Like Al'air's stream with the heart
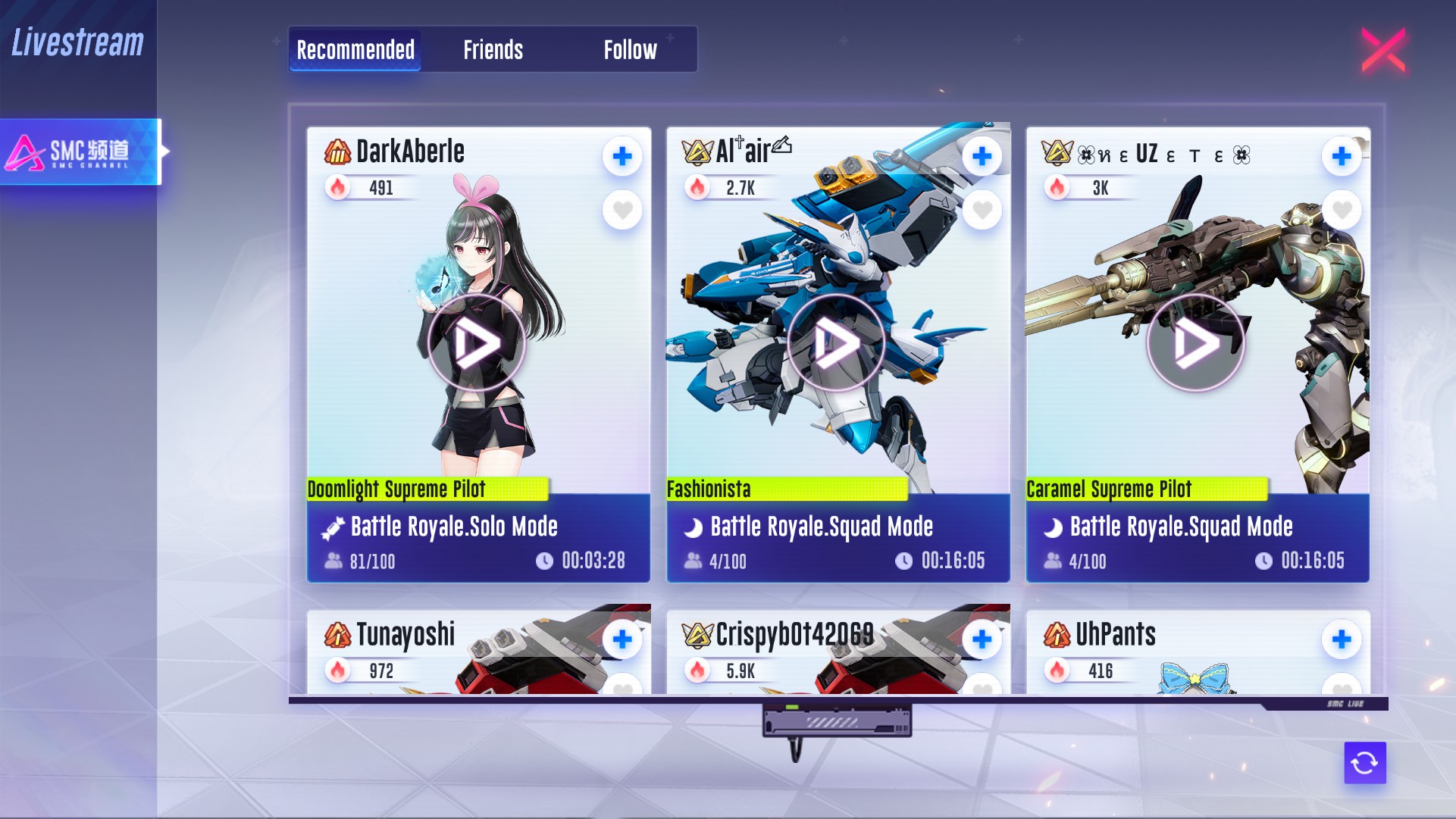The image size is (1456, 819). [982, 210]
